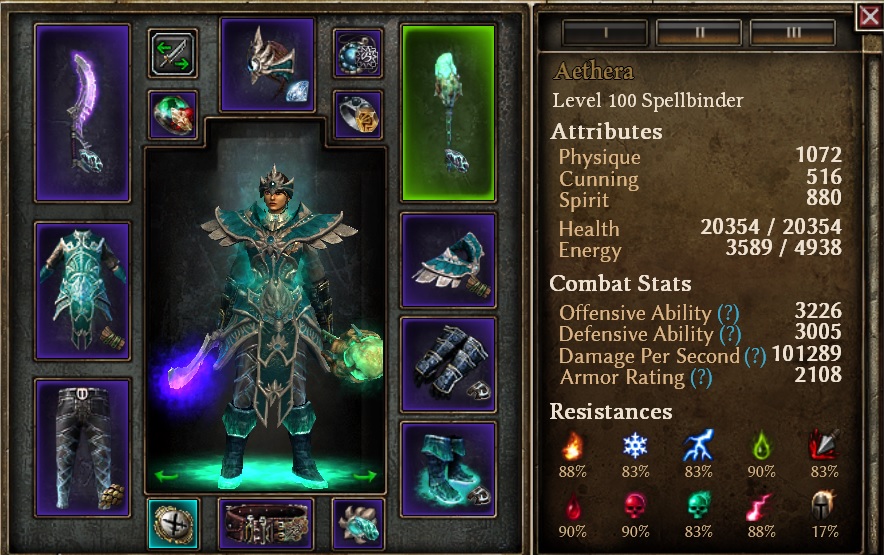Click the equipped belt slot
Screen dimensions: 884x555
[266, 524]
